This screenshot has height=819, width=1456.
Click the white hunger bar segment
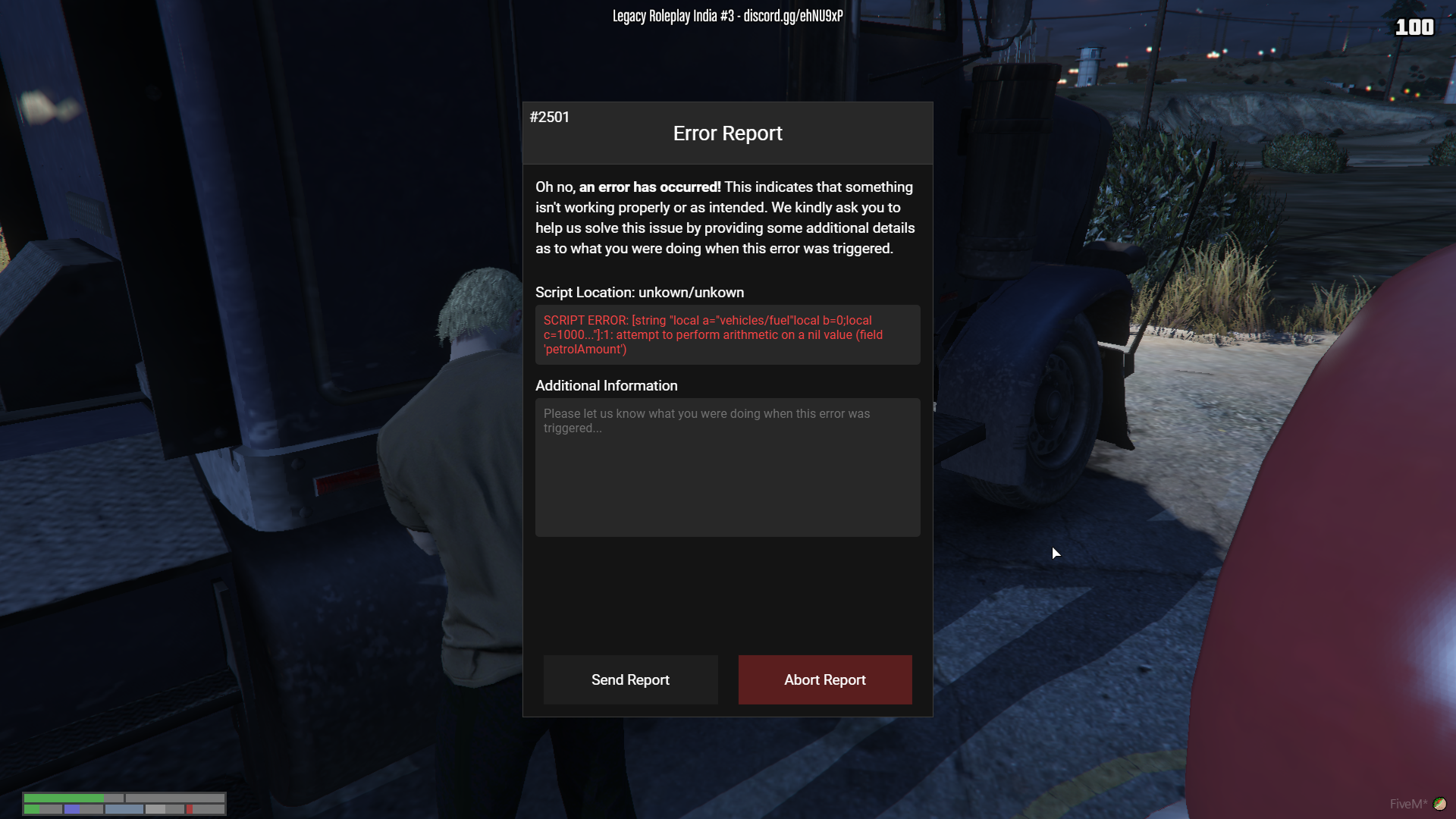tap(154, 809)
